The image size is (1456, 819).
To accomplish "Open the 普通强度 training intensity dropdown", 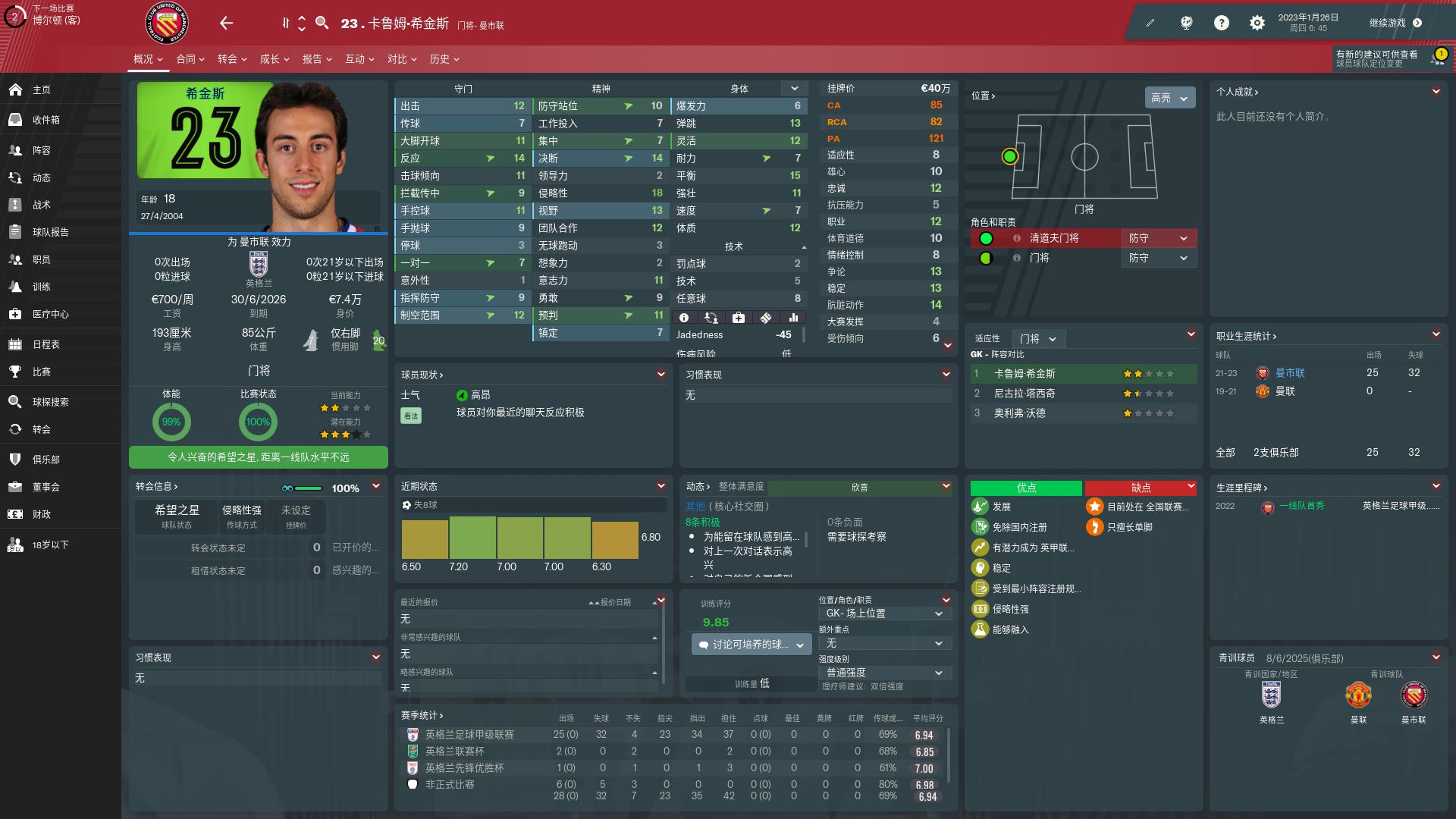I will click(x=884, y=672).
